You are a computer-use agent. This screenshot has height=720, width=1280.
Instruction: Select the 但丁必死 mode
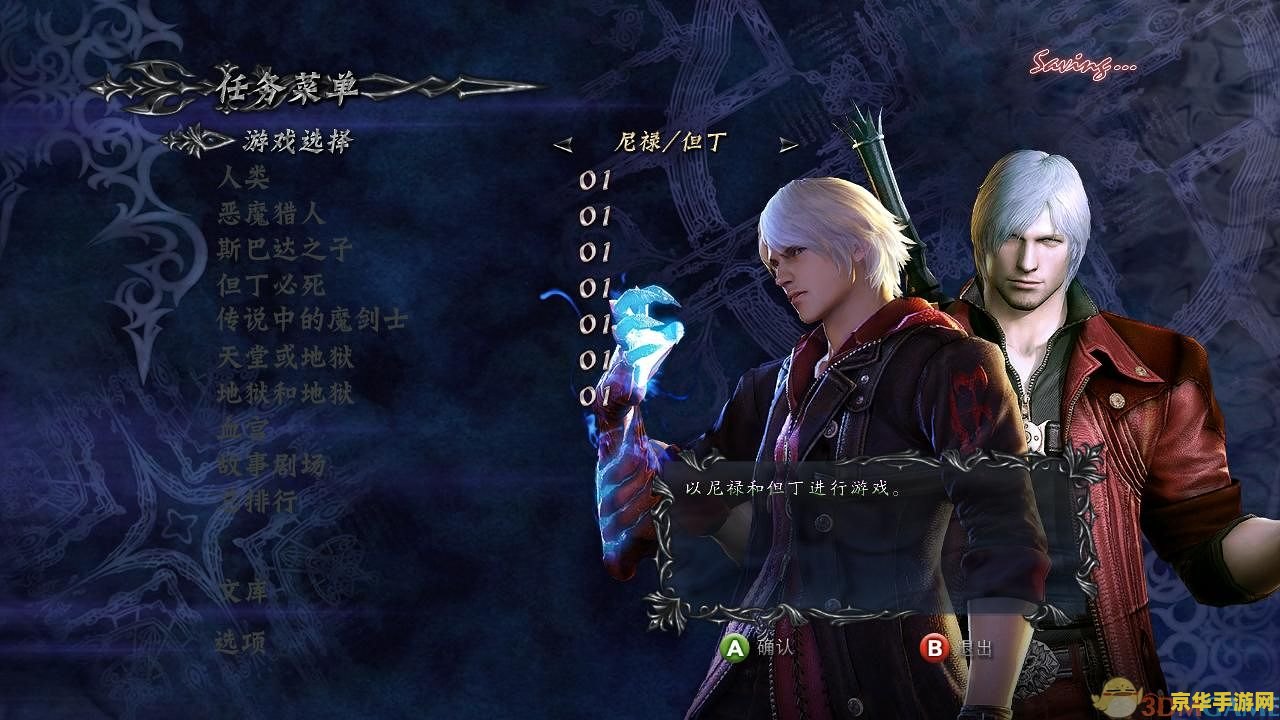click(272, 285)
